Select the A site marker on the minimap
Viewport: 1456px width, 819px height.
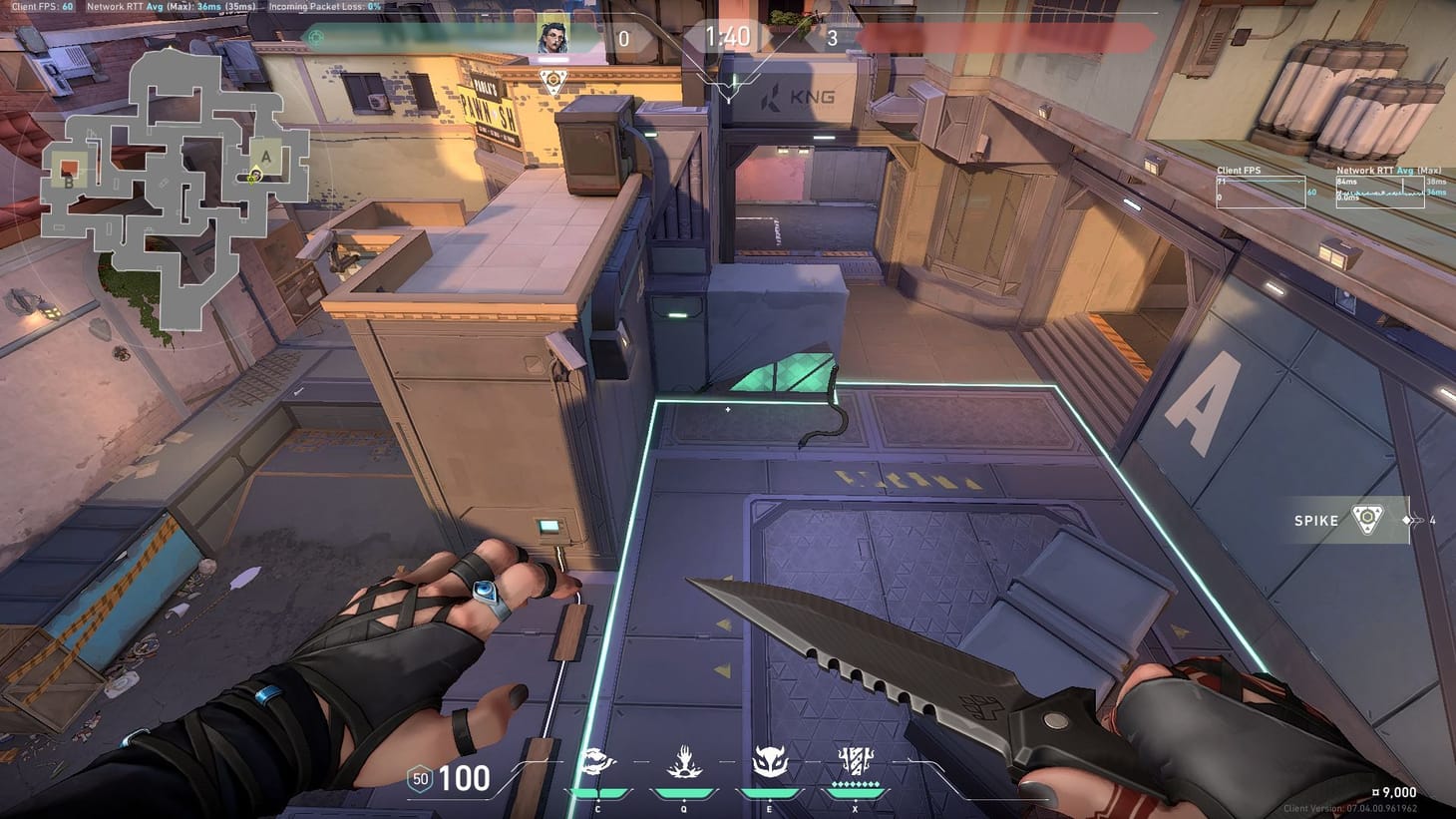pos(266,156)
